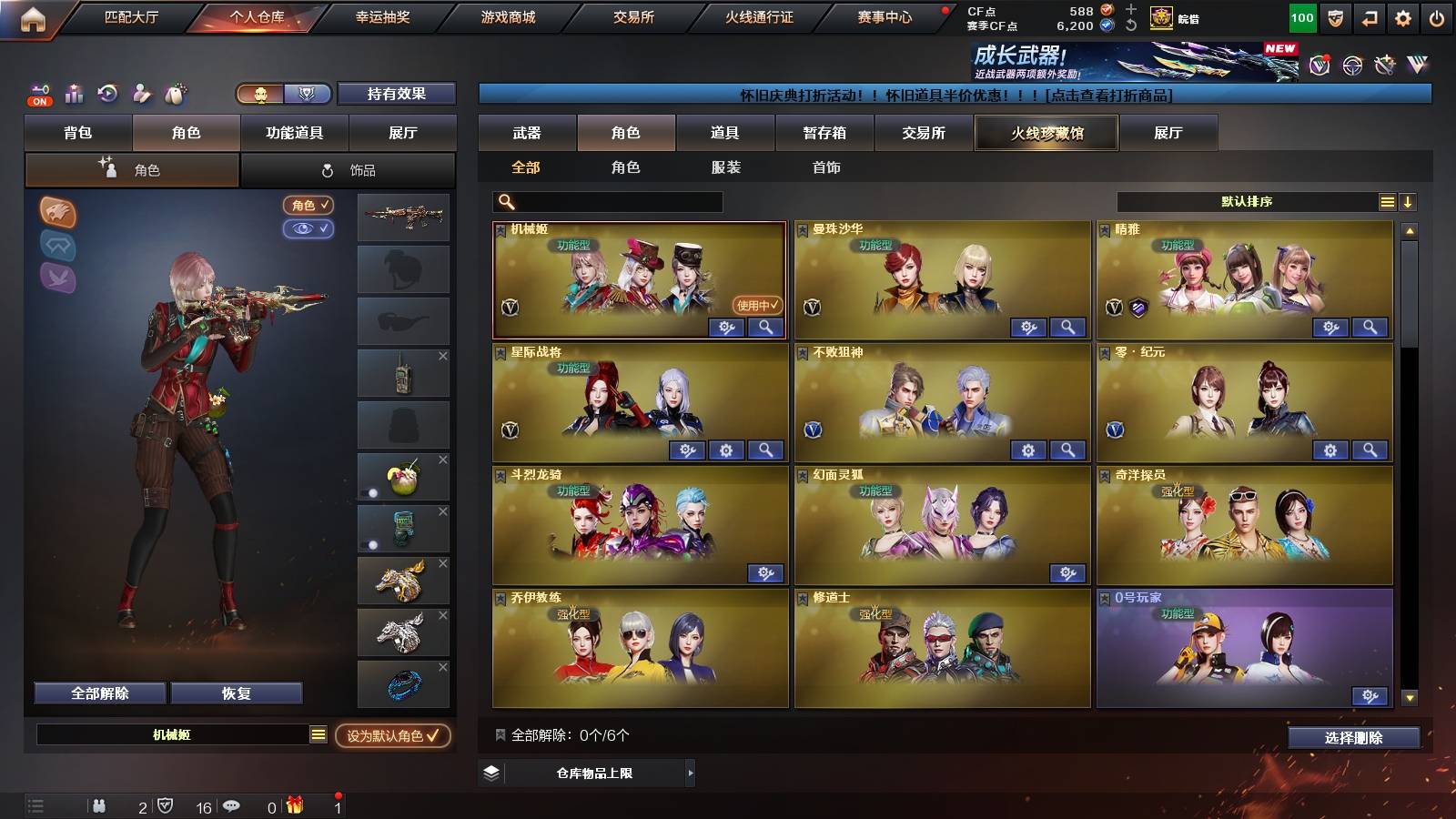Click the magnifier icon on the 曼珠沙华 card

[x=1068, y=326]
